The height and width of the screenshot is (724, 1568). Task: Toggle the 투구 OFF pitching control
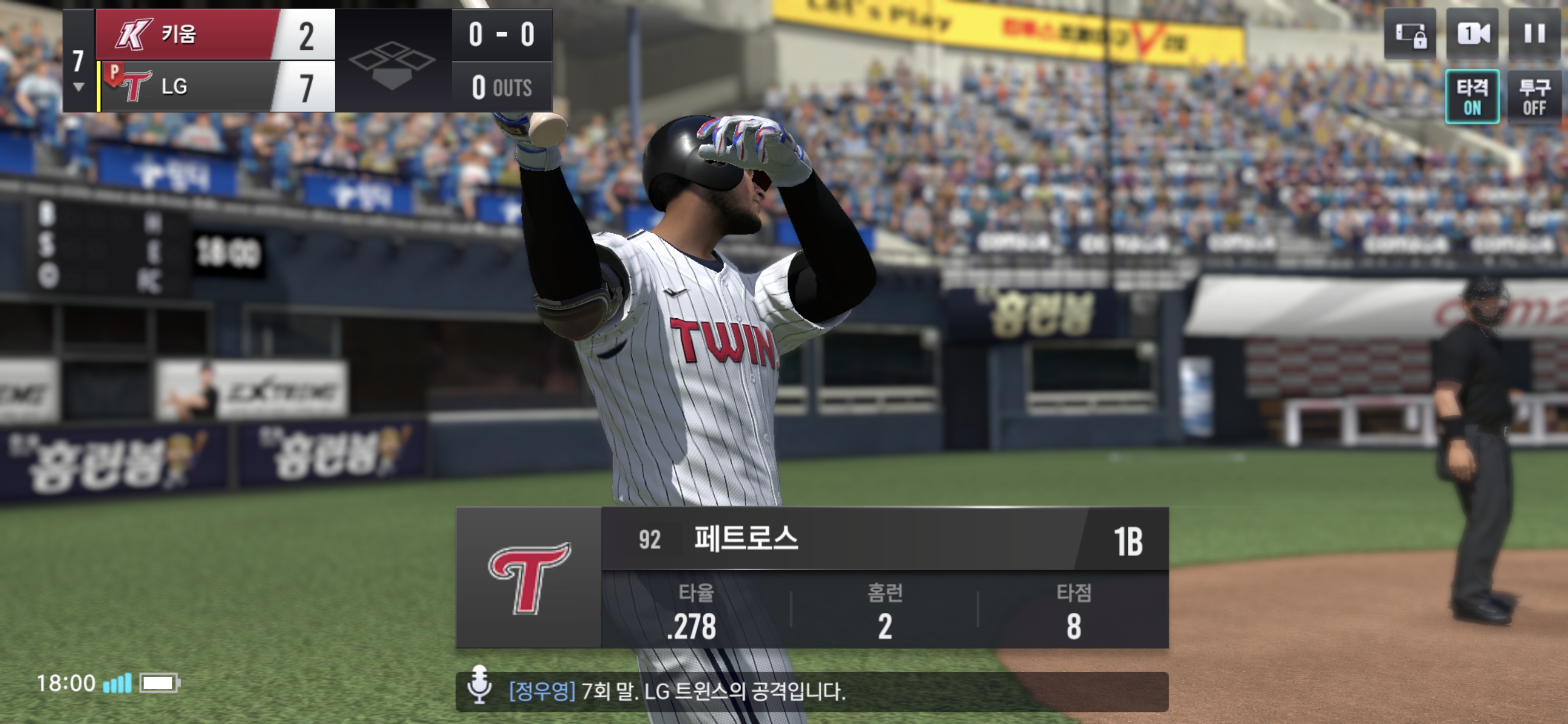click(x=1534, y=97)
